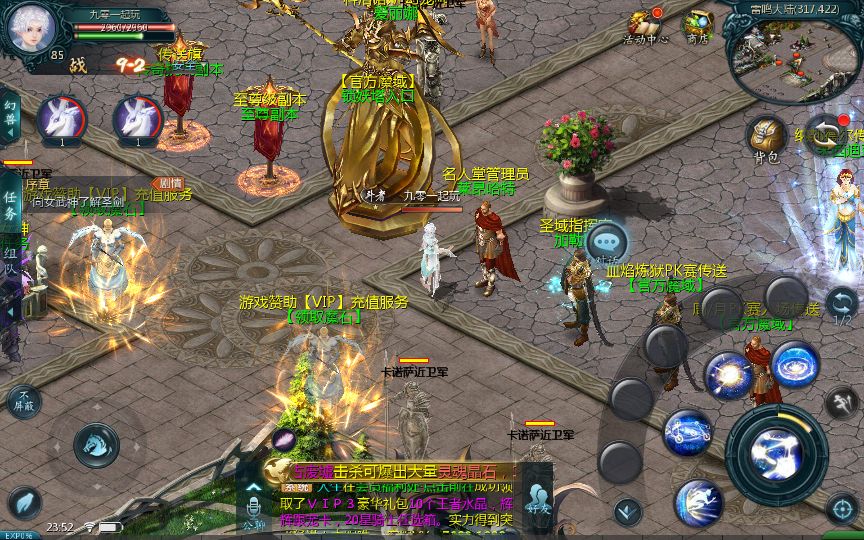This screenshot has height=540, width=864.
Task: Open the 好友 friends button
Action: 538,497
